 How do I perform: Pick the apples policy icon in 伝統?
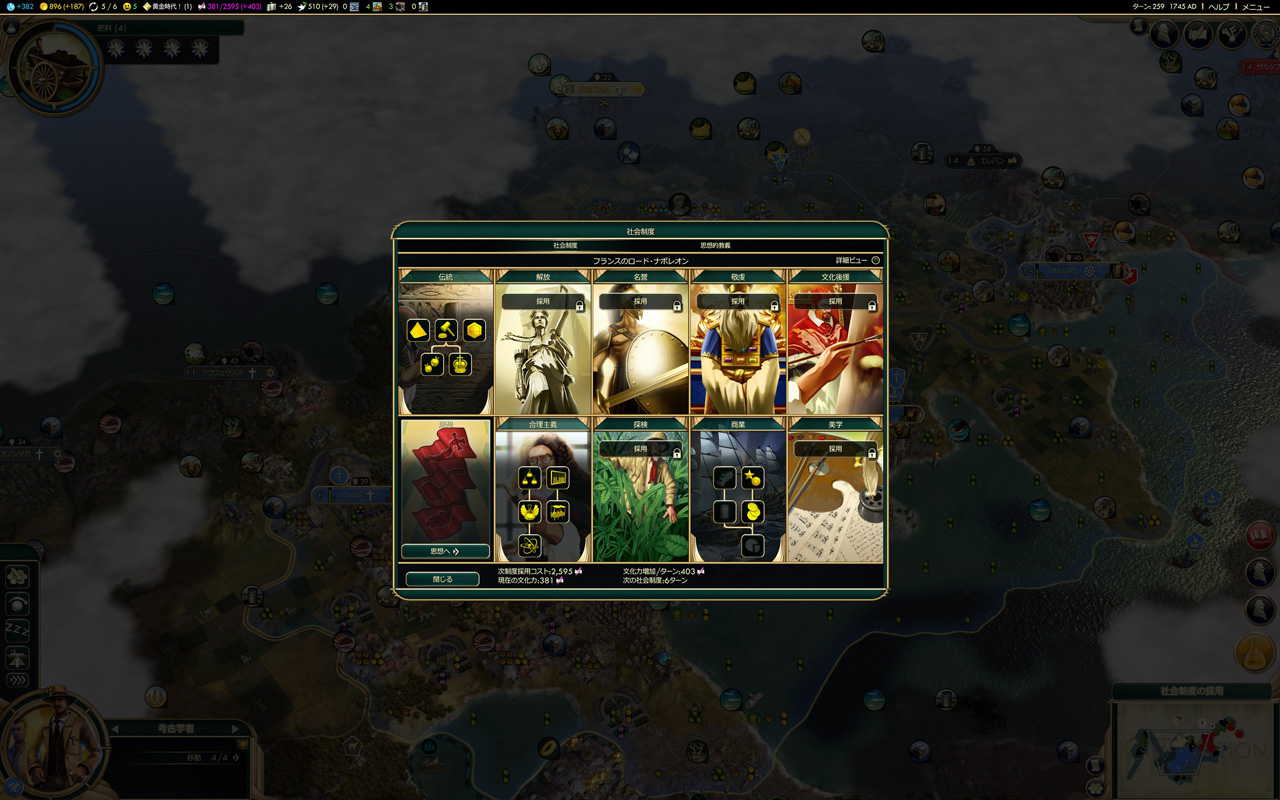432,364
